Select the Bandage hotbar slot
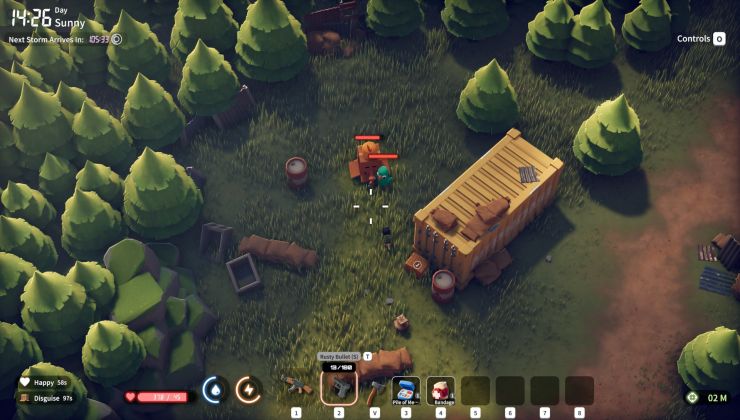 440,389
